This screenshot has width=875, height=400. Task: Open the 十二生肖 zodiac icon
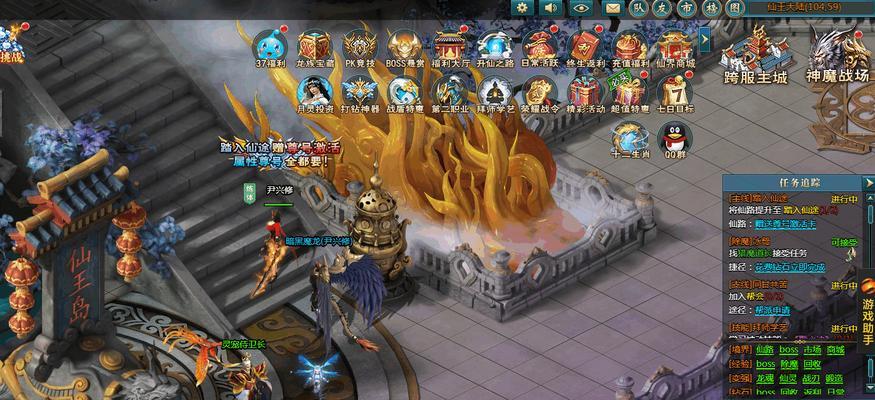coord(630,138)
